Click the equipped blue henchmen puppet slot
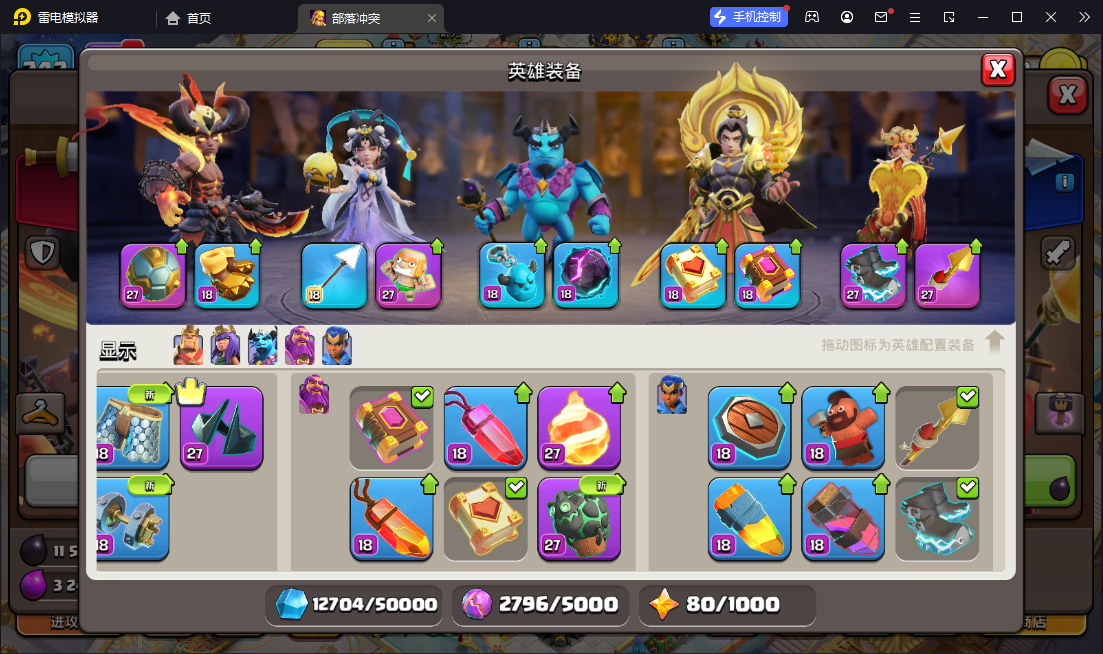This screenshot has height=654, width=1103. tap(512, 275)
